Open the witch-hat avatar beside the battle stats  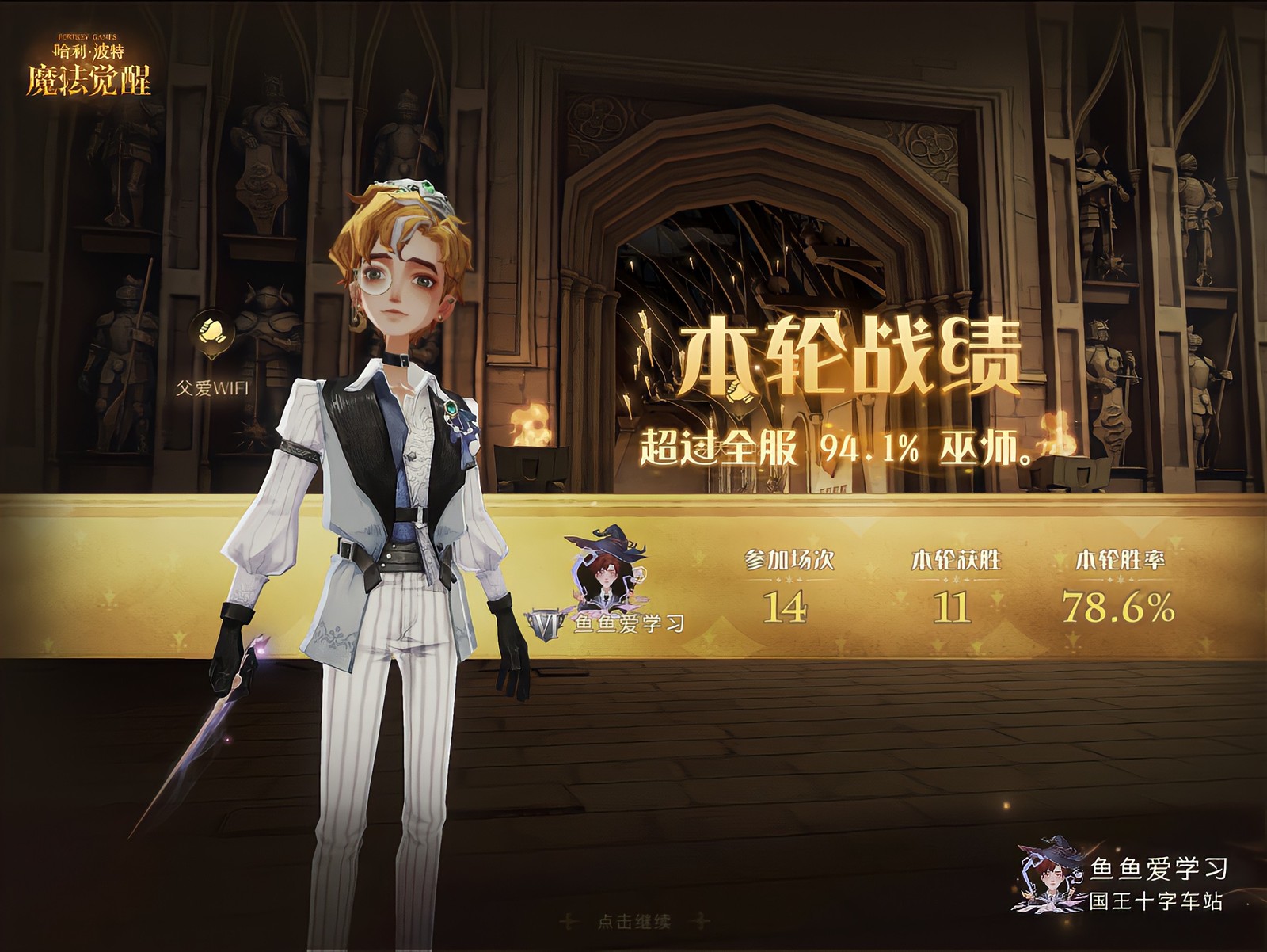(x=606, y=569)
